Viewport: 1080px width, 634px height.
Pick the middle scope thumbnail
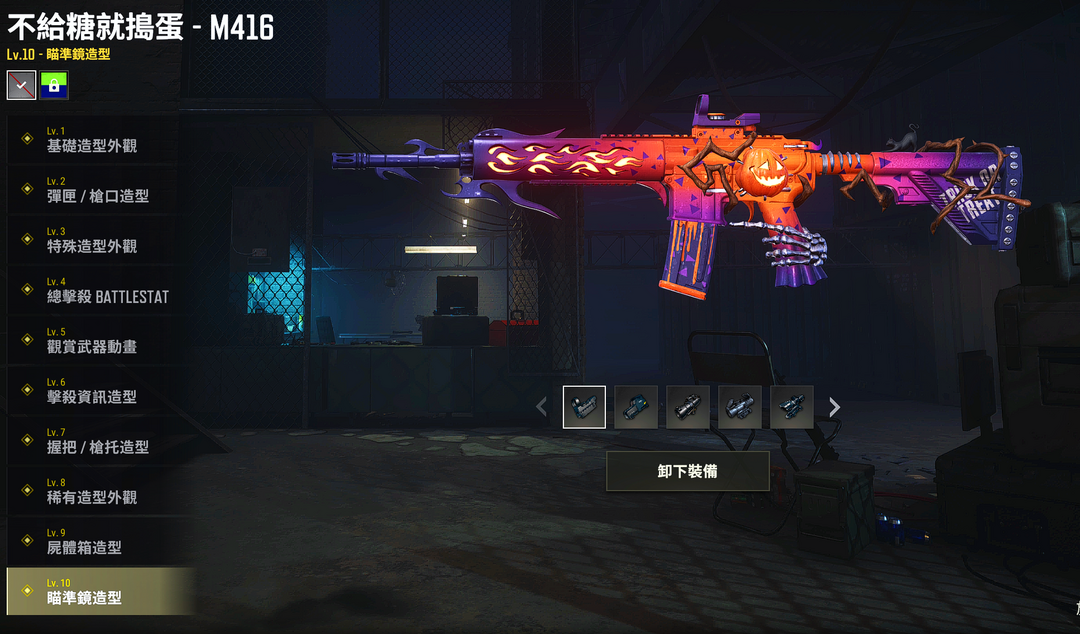click(x=688, y=407)
